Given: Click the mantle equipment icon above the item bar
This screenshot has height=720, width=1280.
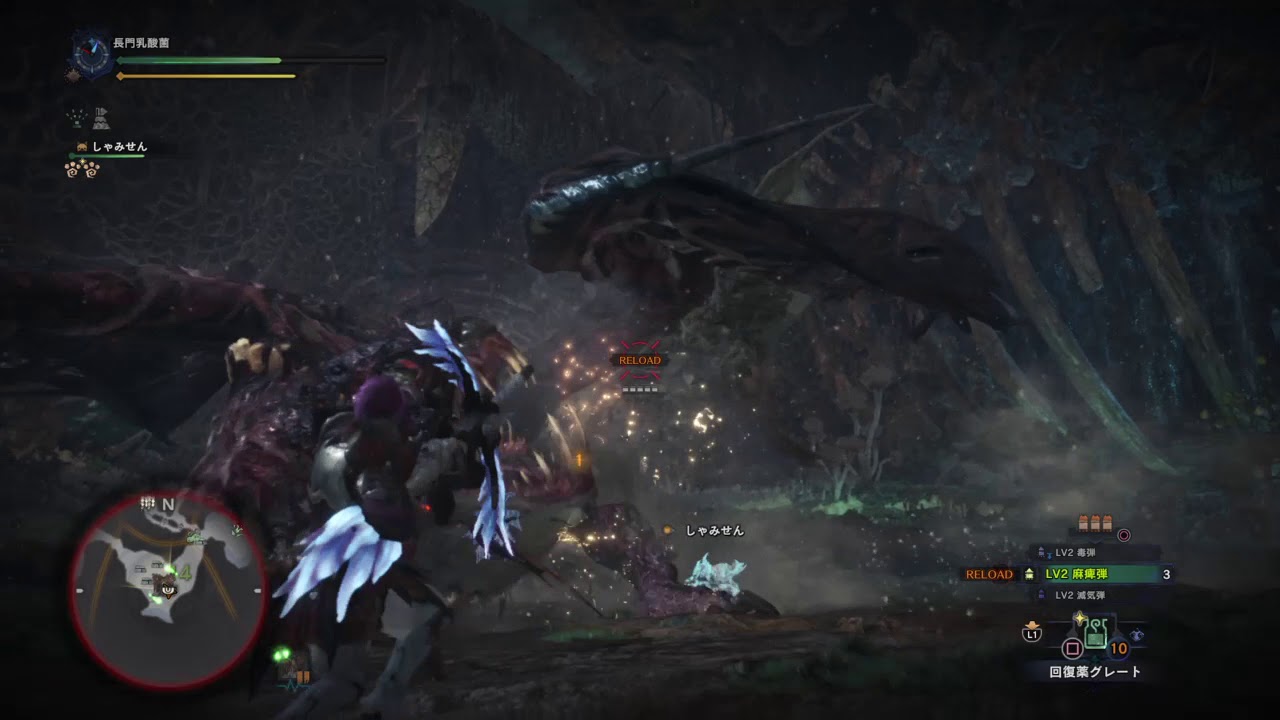Looking at the screenshot, I should [x=1137, y=635].
